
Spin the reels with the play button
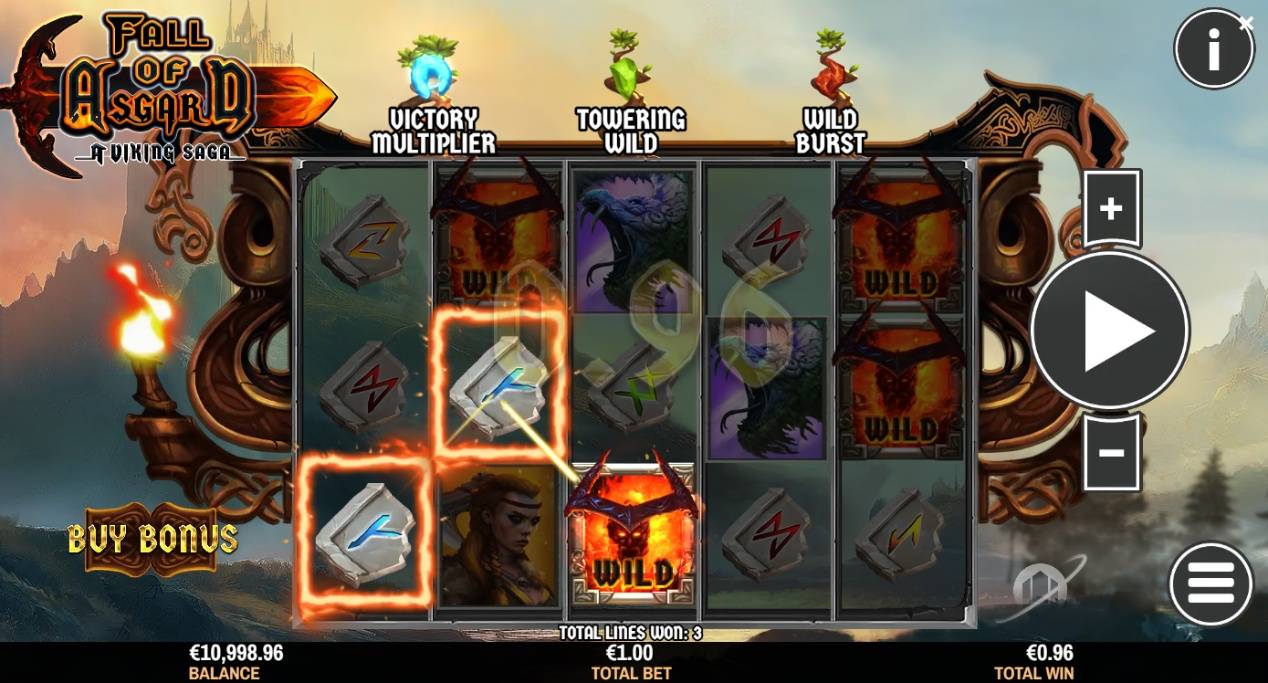[1110, 330]
